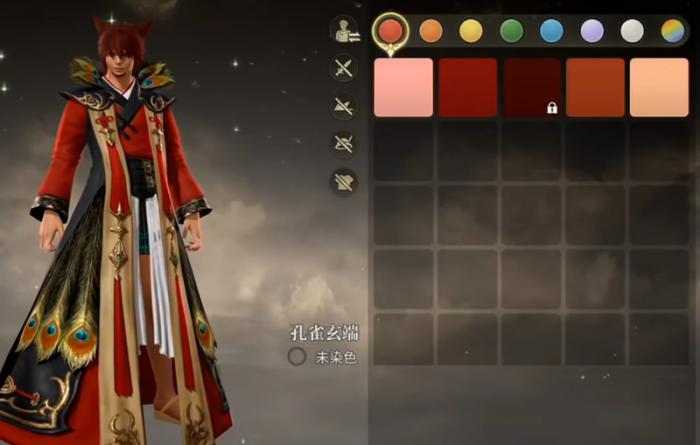Viewport: 700px width, 445px height.
Task: Select the purple dye category
Action: (x=592, y=31)
